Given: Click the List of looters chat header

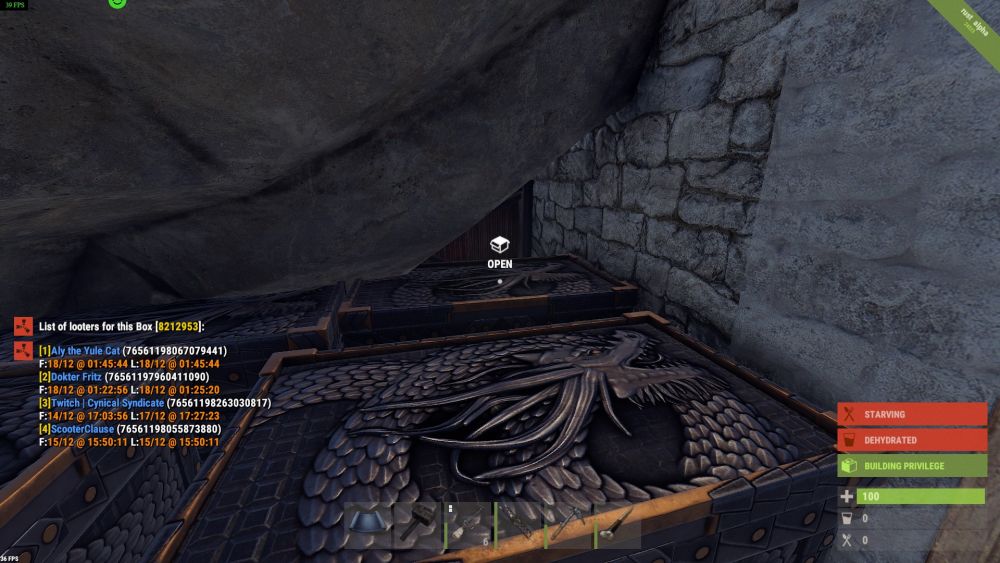Looking at the screenshot, I should pos(120,326).
